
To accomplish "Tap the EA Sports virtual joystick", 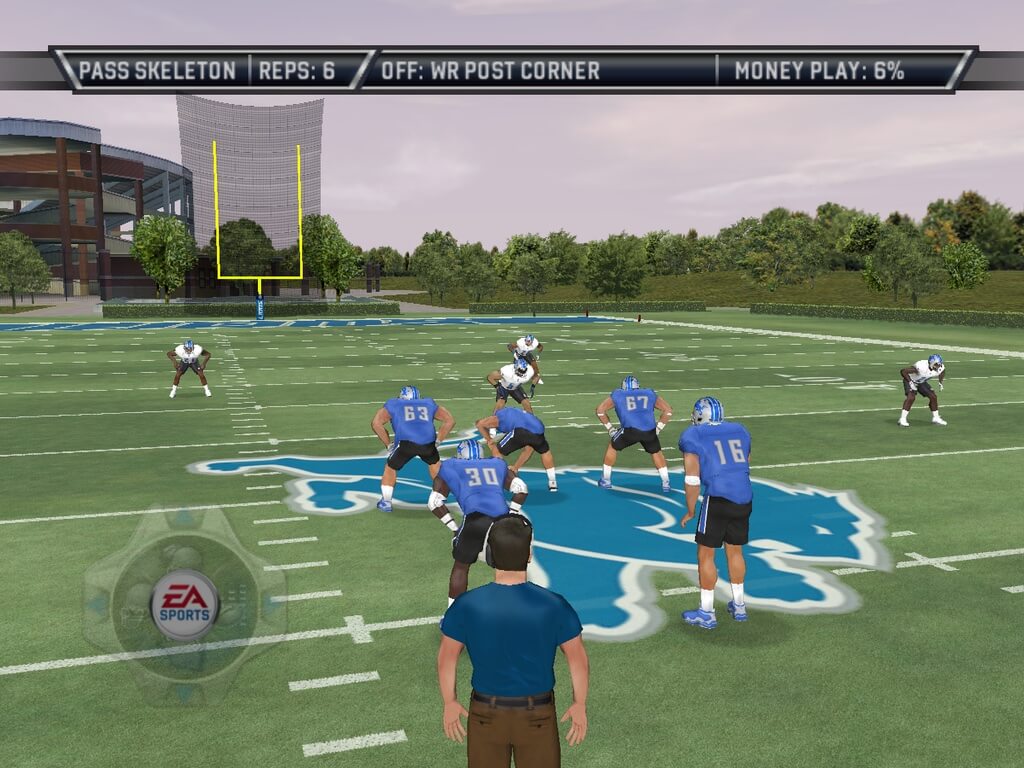I will (184, 605).
